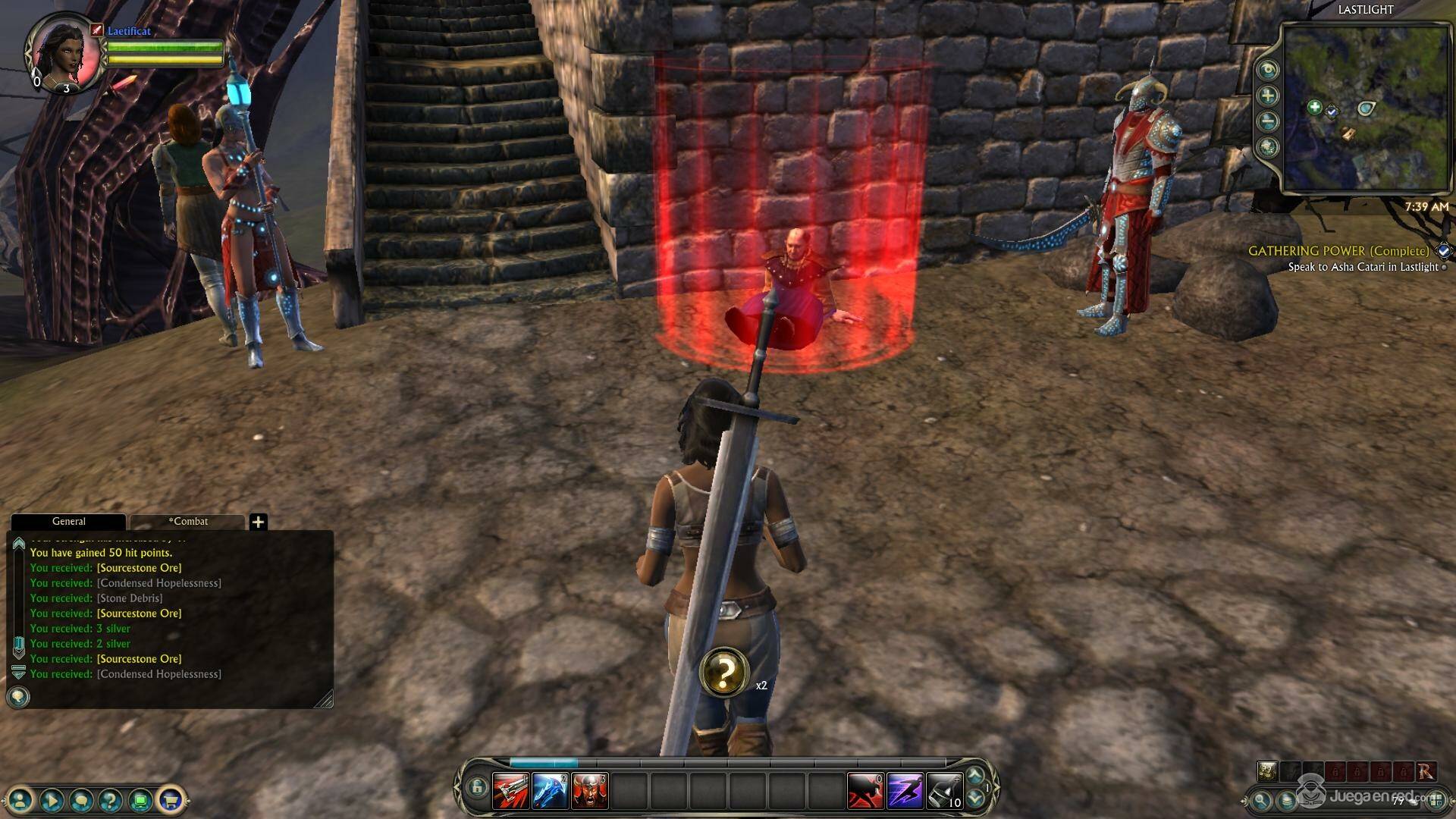
Task: Use the blue claw slash ability
Action: click(x=550, y=791)
